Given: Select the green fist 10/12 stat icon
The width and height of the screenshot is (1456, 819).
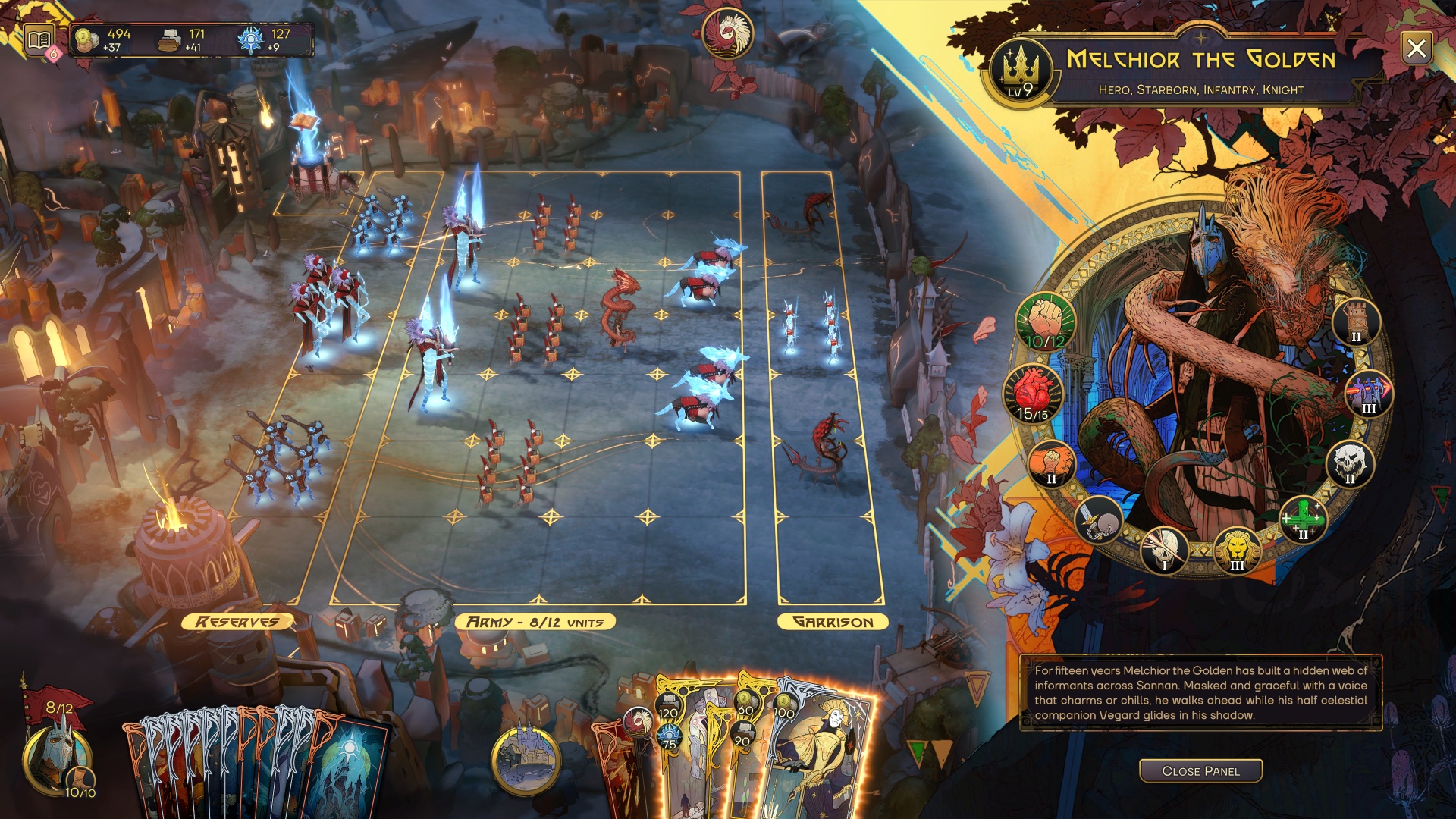Looking at the screenshot, I should point(1045,321).
